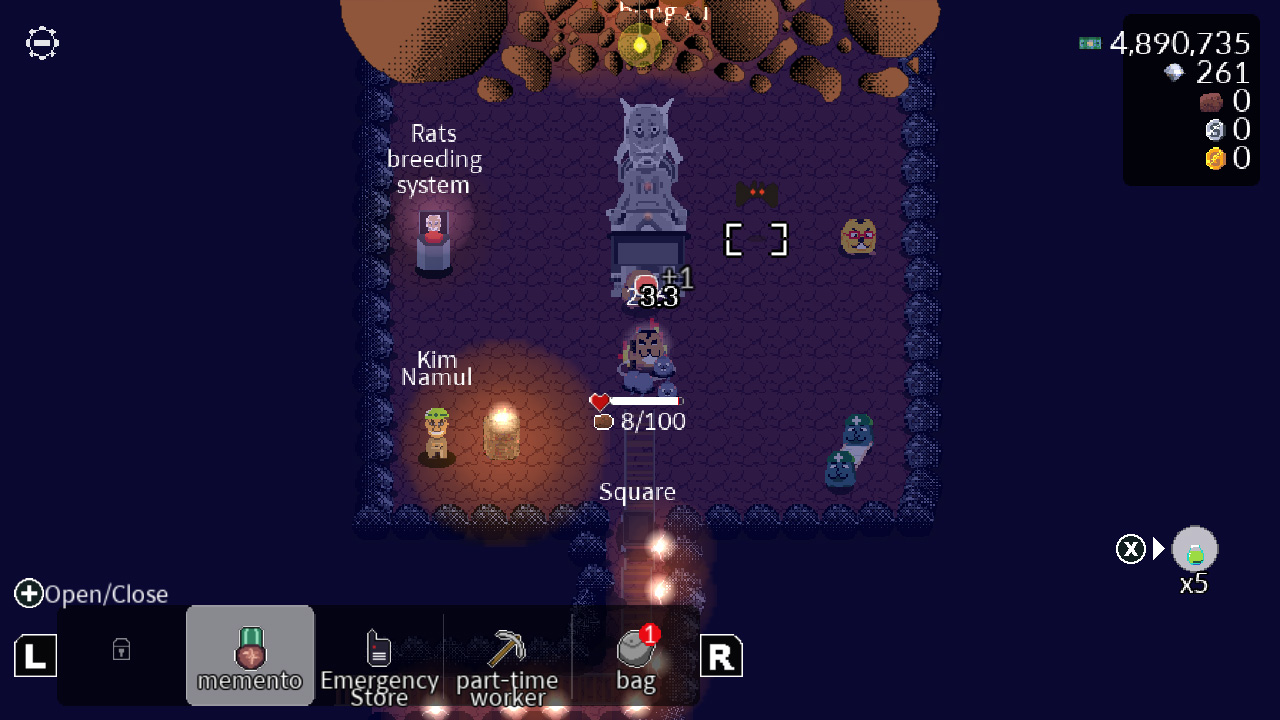Open the X item quick-use slot
The width and height of the screenshot is (1280, 720).
tap(1194, 548)
